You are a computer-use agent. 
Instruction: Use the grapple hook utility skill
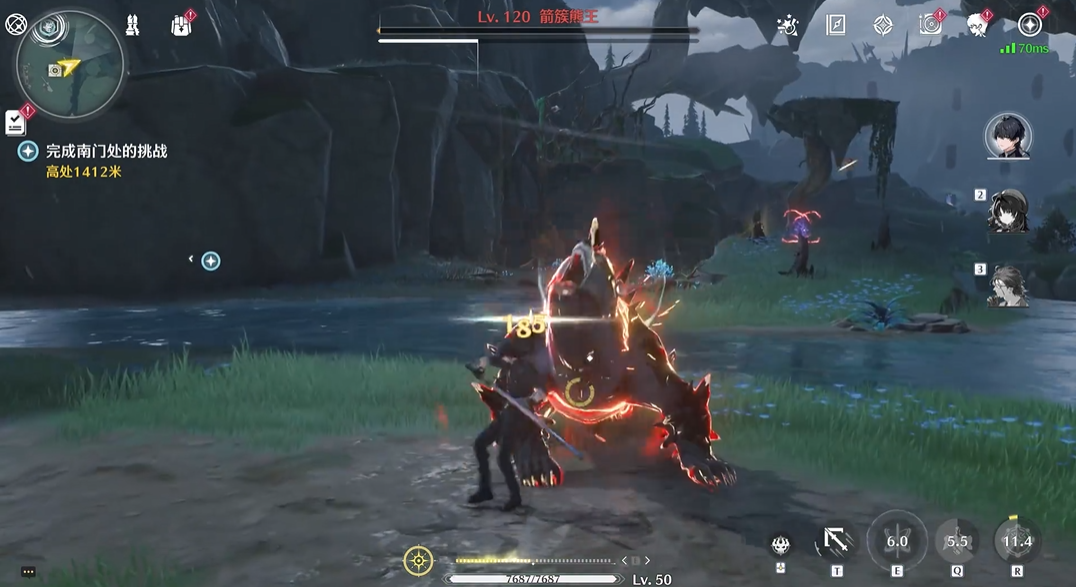(x=836, y=541)
